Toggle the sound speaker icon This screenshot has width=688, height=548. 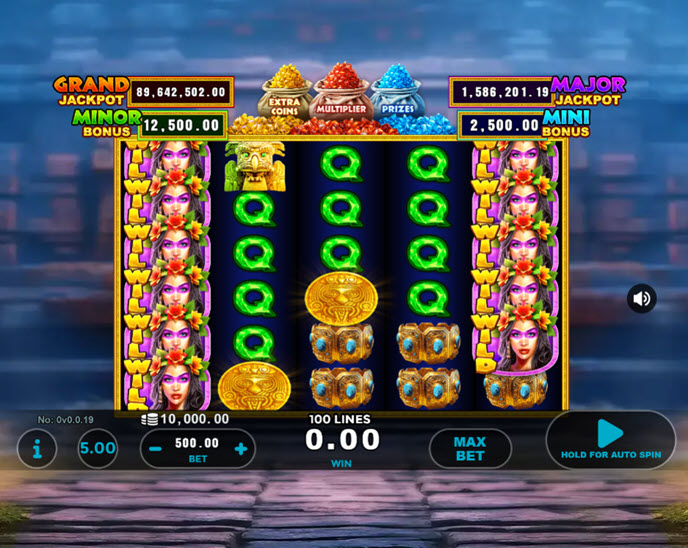[x=642, y=298]
